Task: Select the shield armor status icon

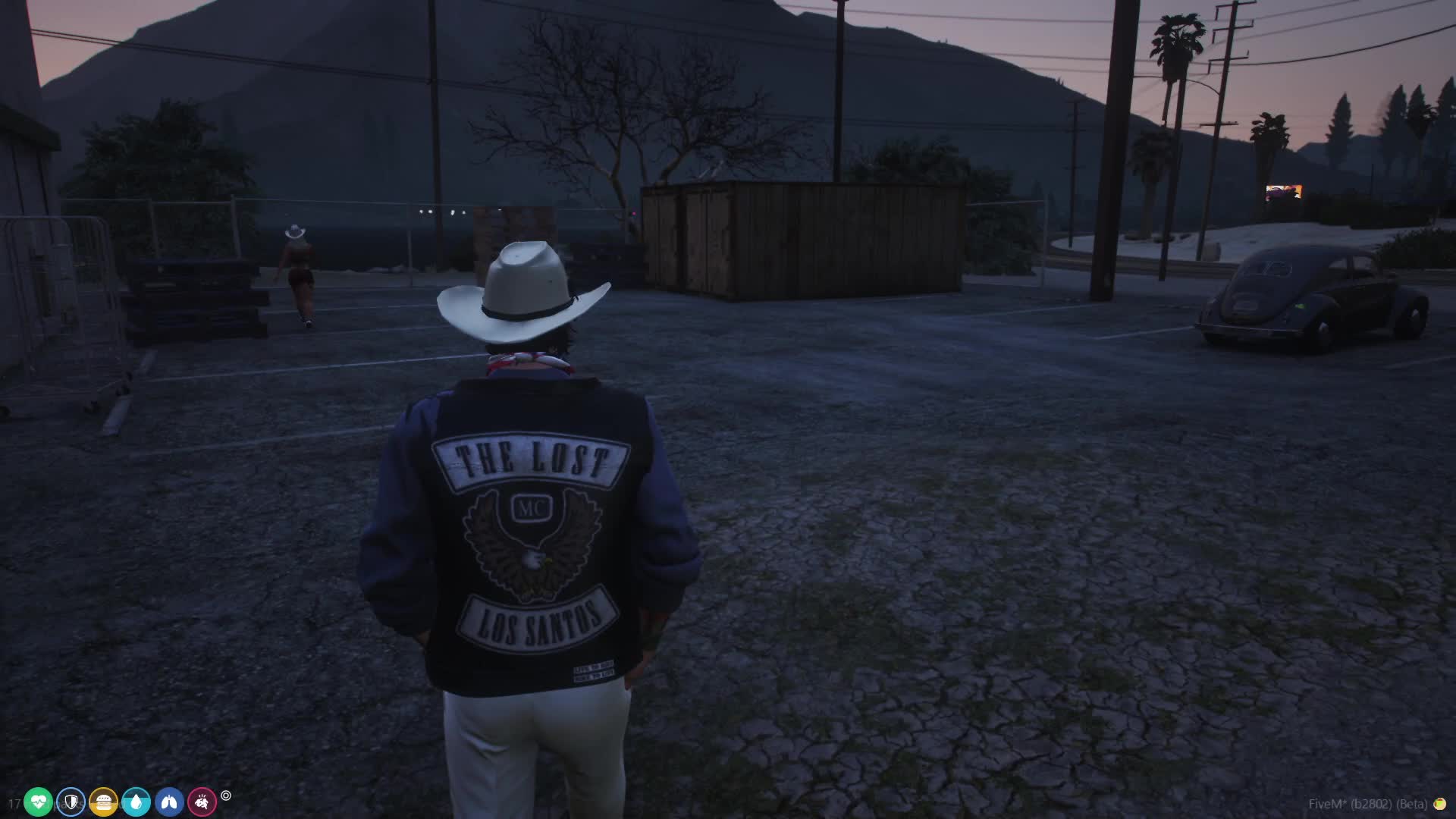Action: coord(71,802)
